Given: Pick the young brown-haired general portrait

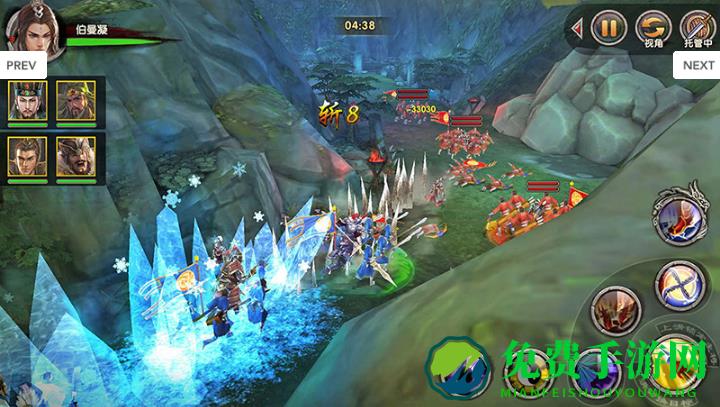Looking at the screenshot, I should coord(26,157).
